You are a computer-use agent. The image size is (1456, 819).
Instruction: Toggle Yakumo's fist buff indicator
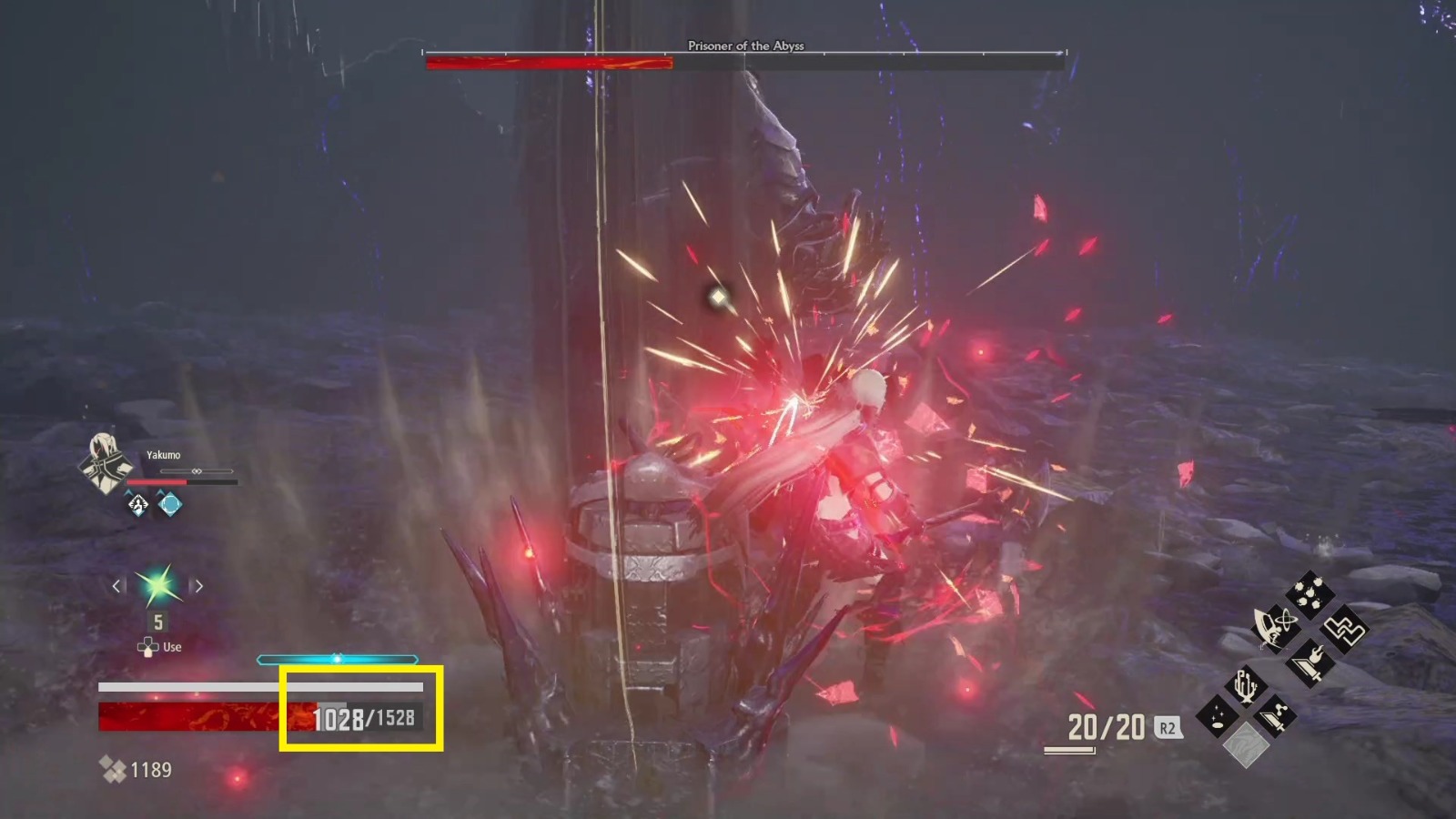tap(136, 505)
